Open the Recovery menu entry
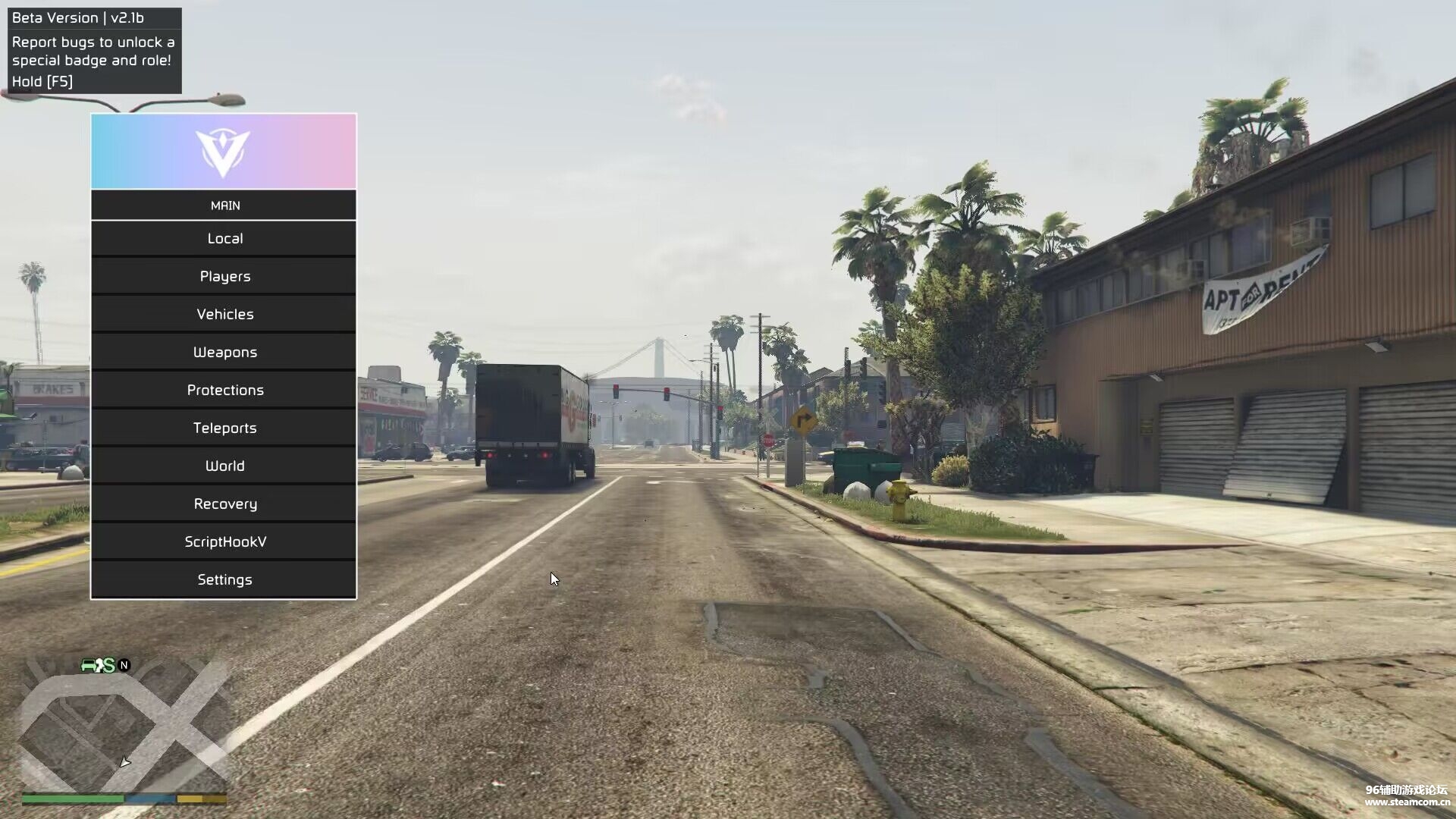 click(x=224, y=504)
